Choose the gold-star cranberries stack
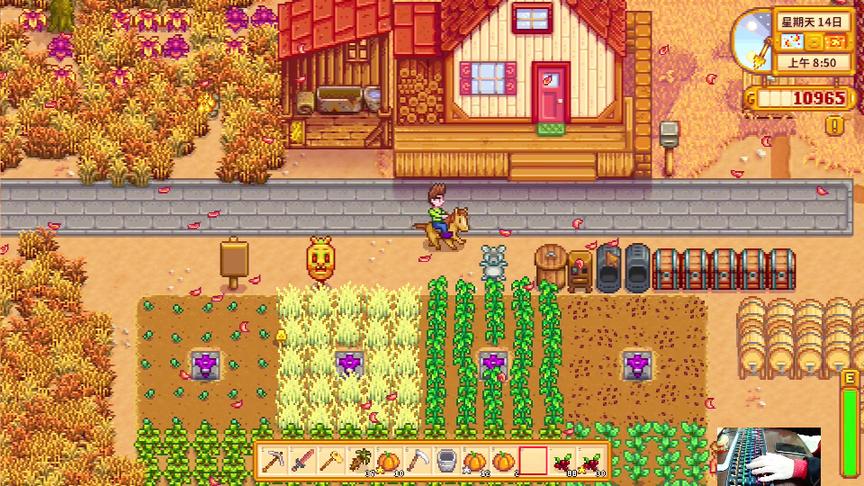This screenshot has width=864, height=486. [592, 461]
